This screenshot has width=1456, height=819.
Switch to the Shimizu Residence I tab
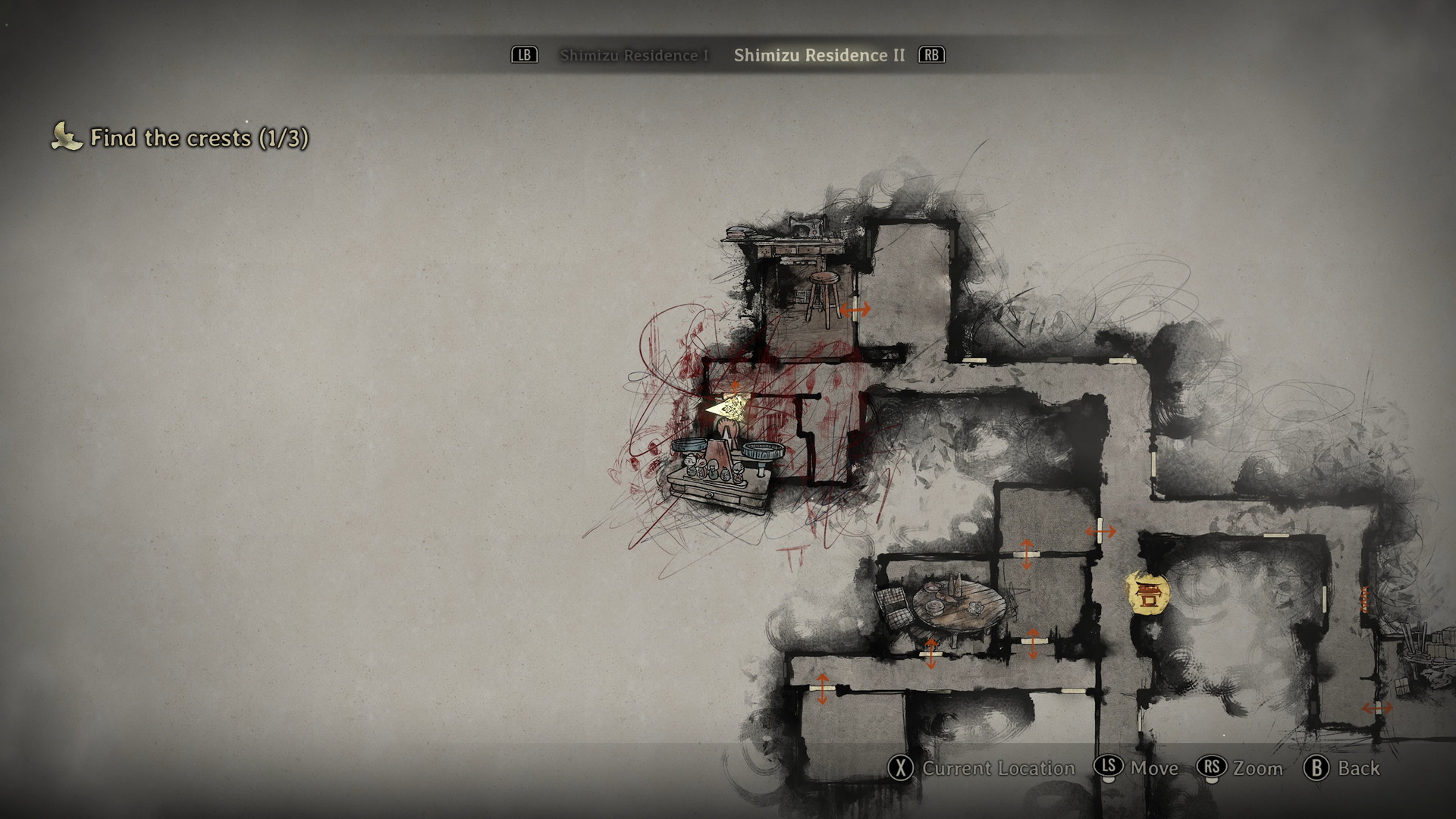point(634,55)
